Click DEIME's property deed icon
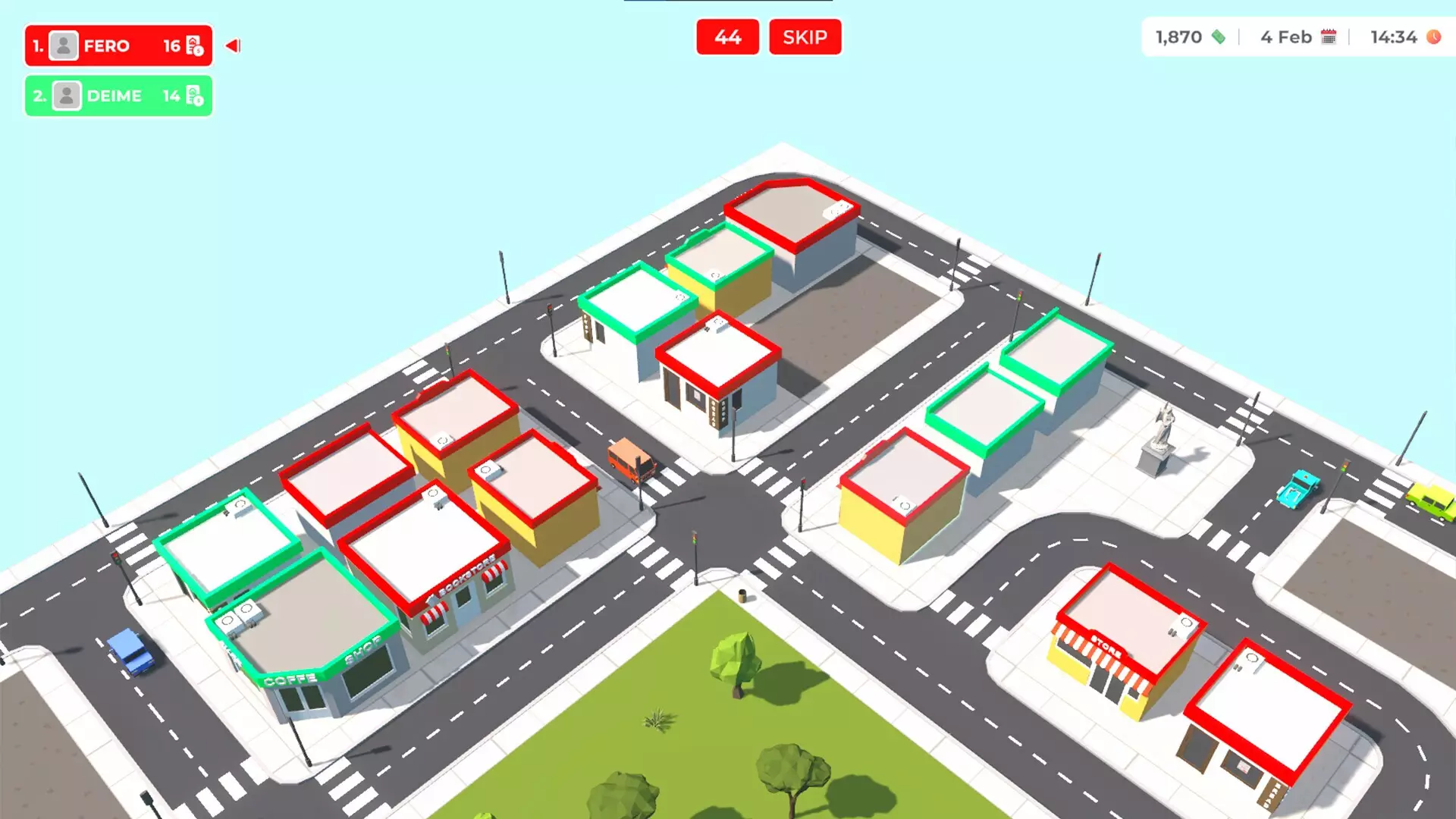 click(195, 96)
